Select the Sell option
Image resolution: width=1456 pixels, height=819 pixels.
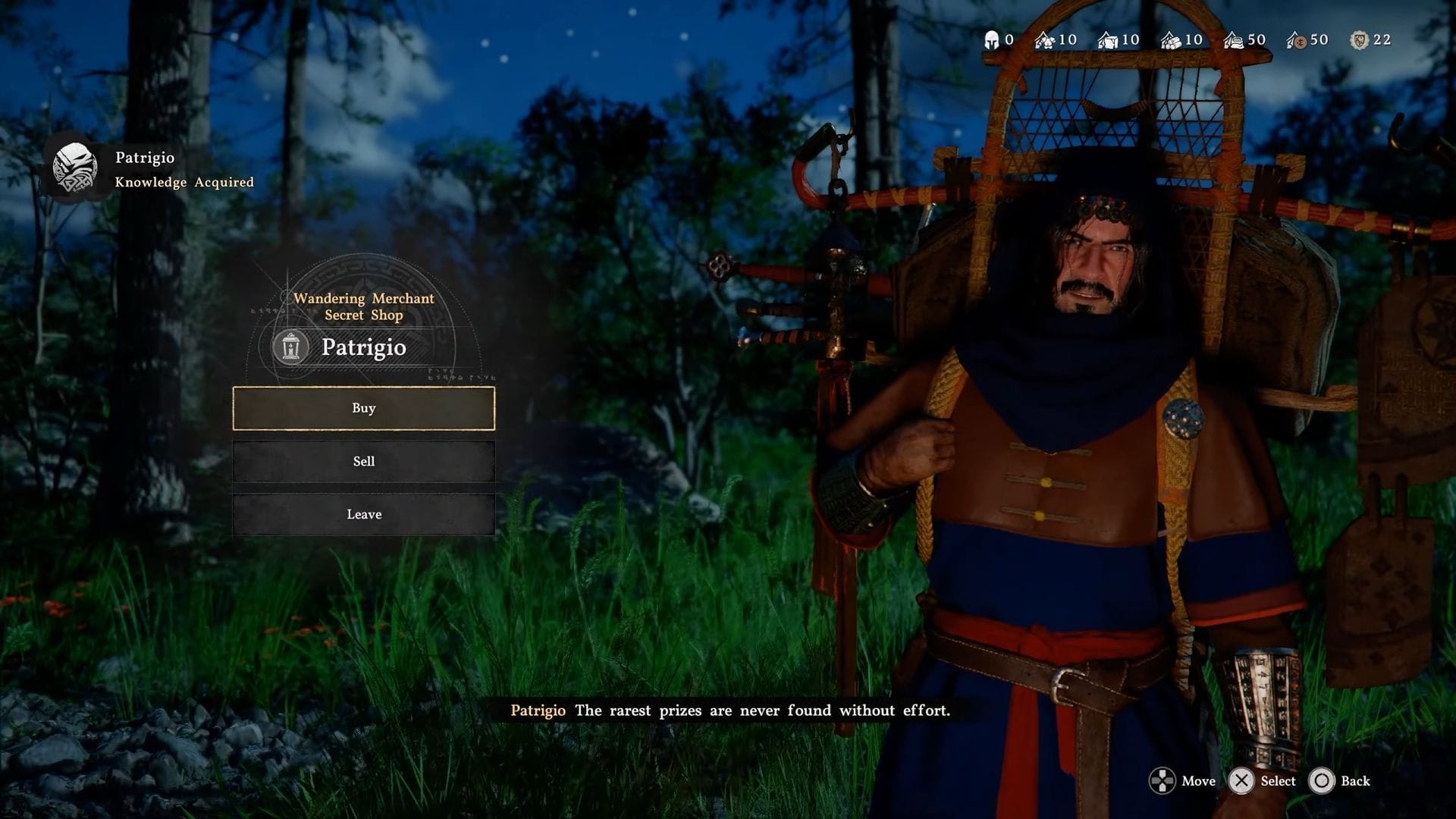click(x=363, y=461)
